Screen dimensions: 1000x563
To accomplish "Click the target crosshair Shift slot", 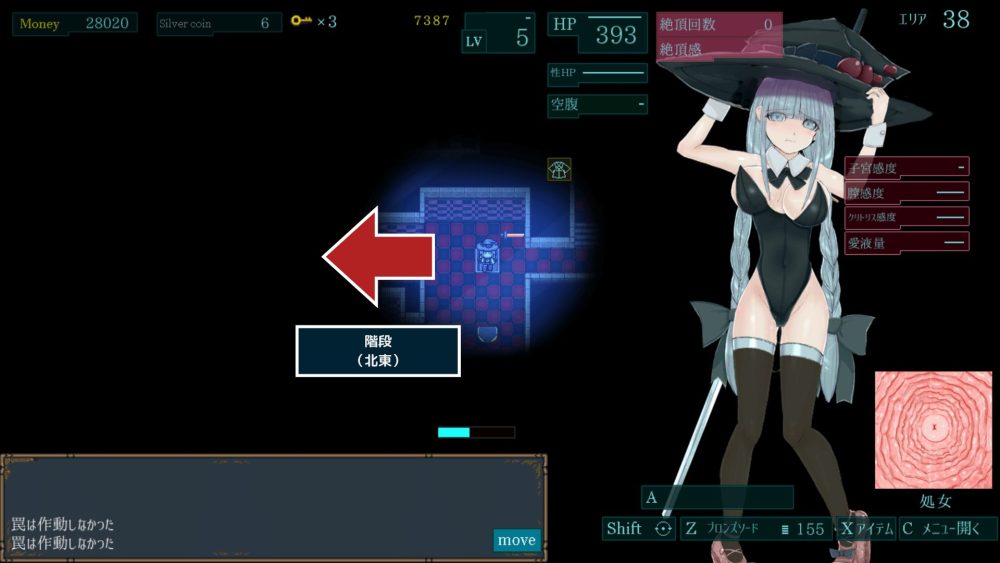I will 639,529.
